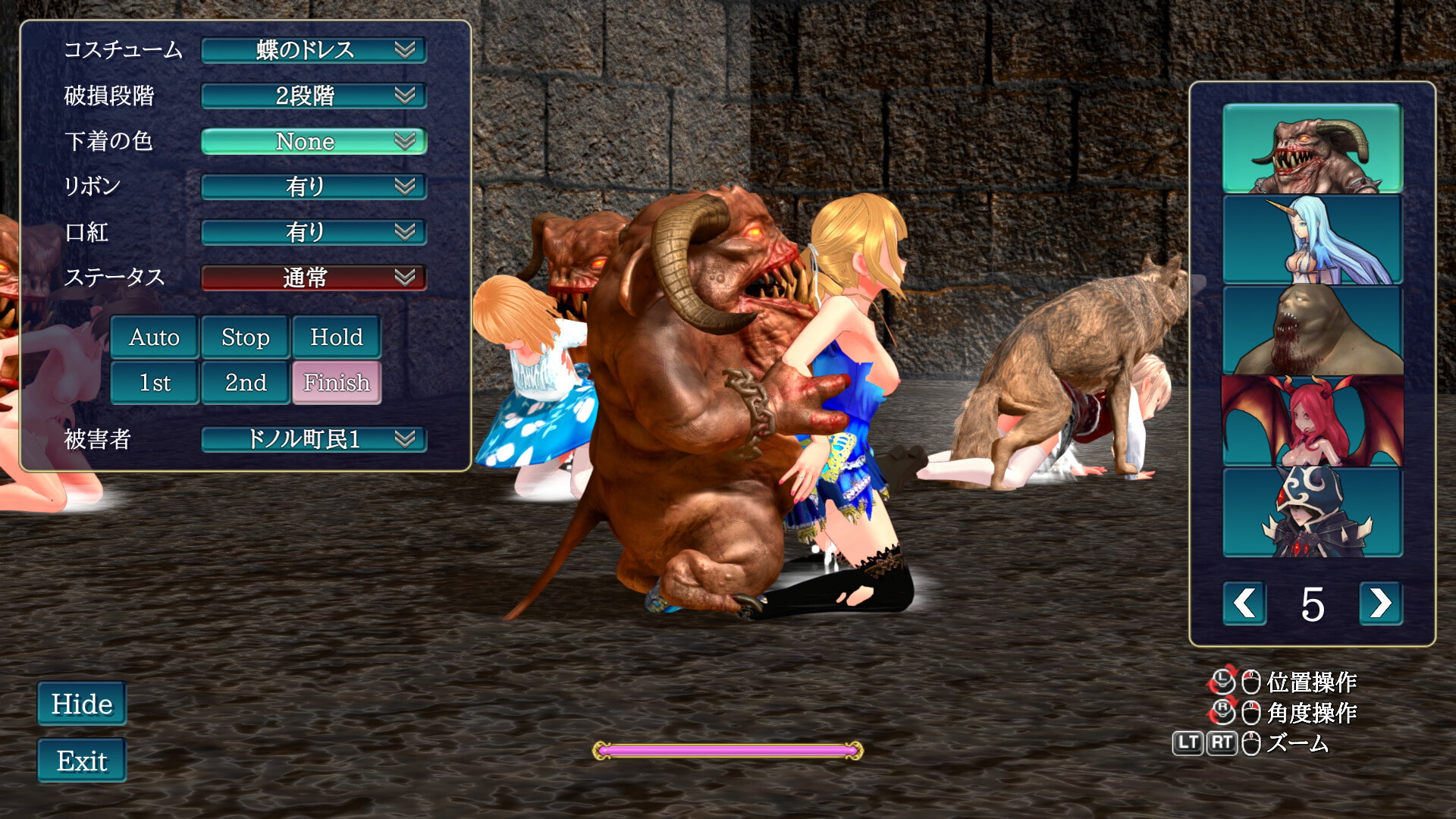Image resolution: width=1456 pixels, height=819 pixels.
Task: Choose the 1st stage button
Action: click(155, 382)
